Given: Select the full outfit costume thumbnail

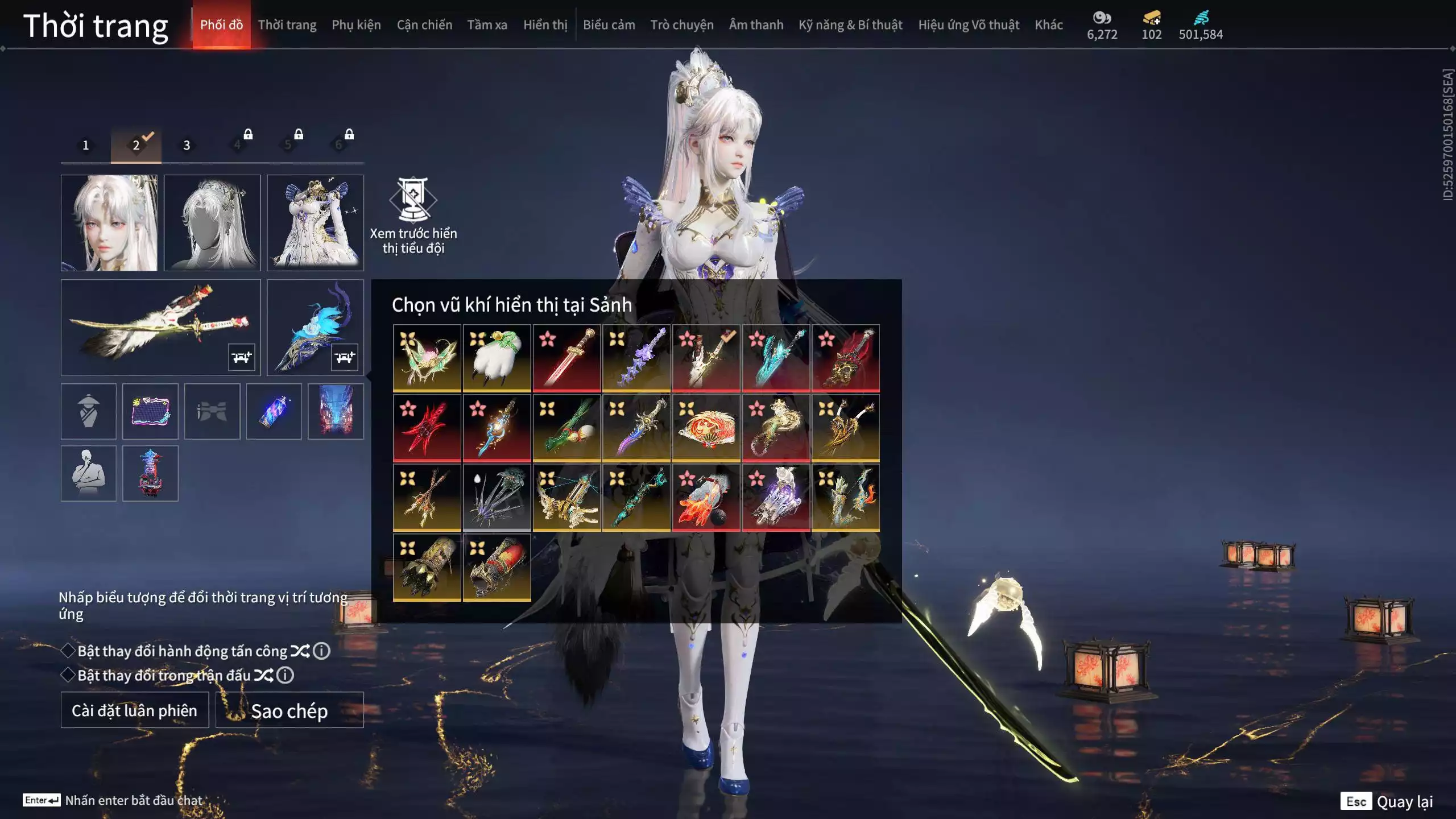Looking at the screenshot, I should (315, 222).
